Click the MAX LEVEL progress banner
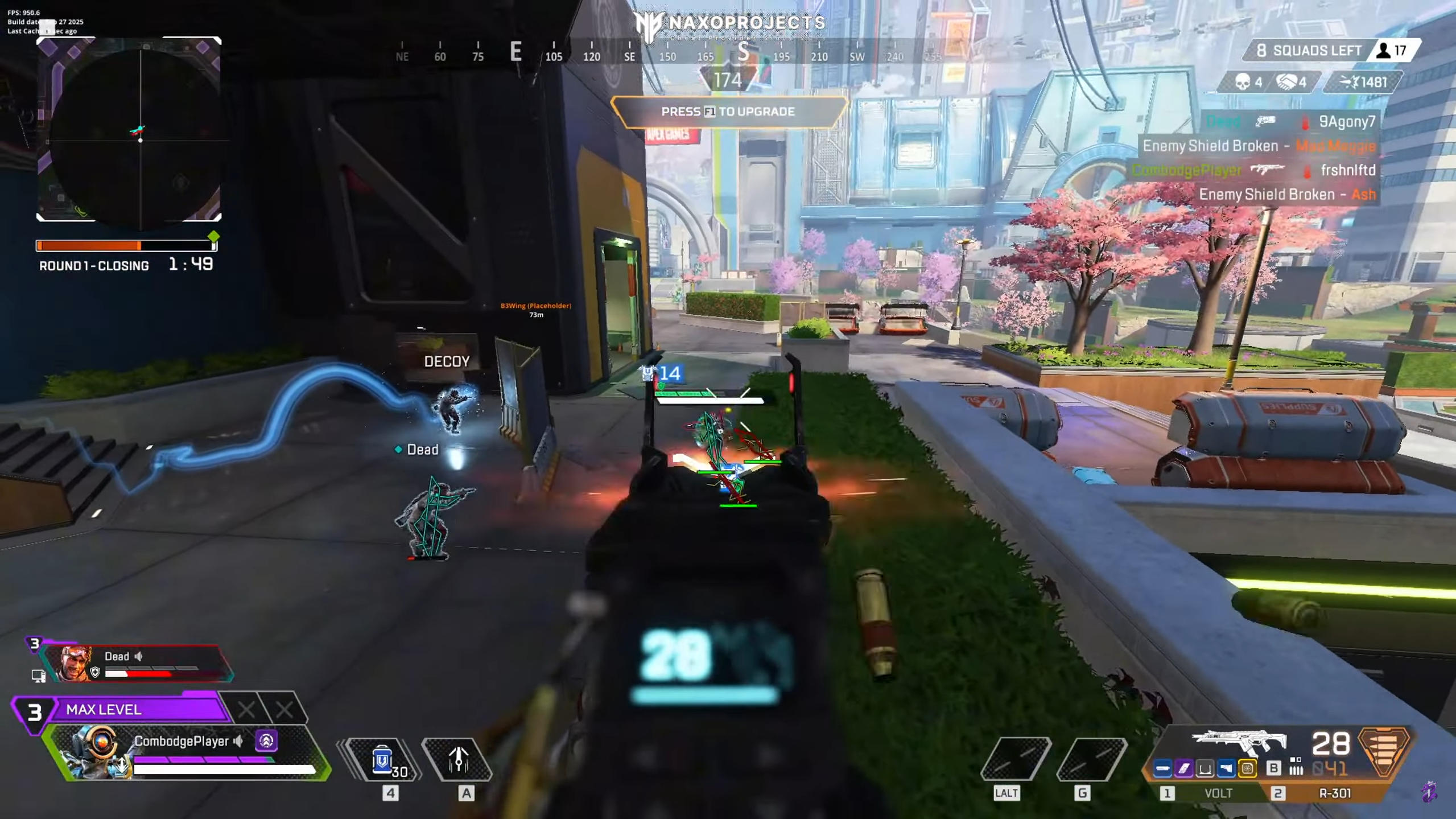This screenshot has width=1456, height=819. coord(137,709)
